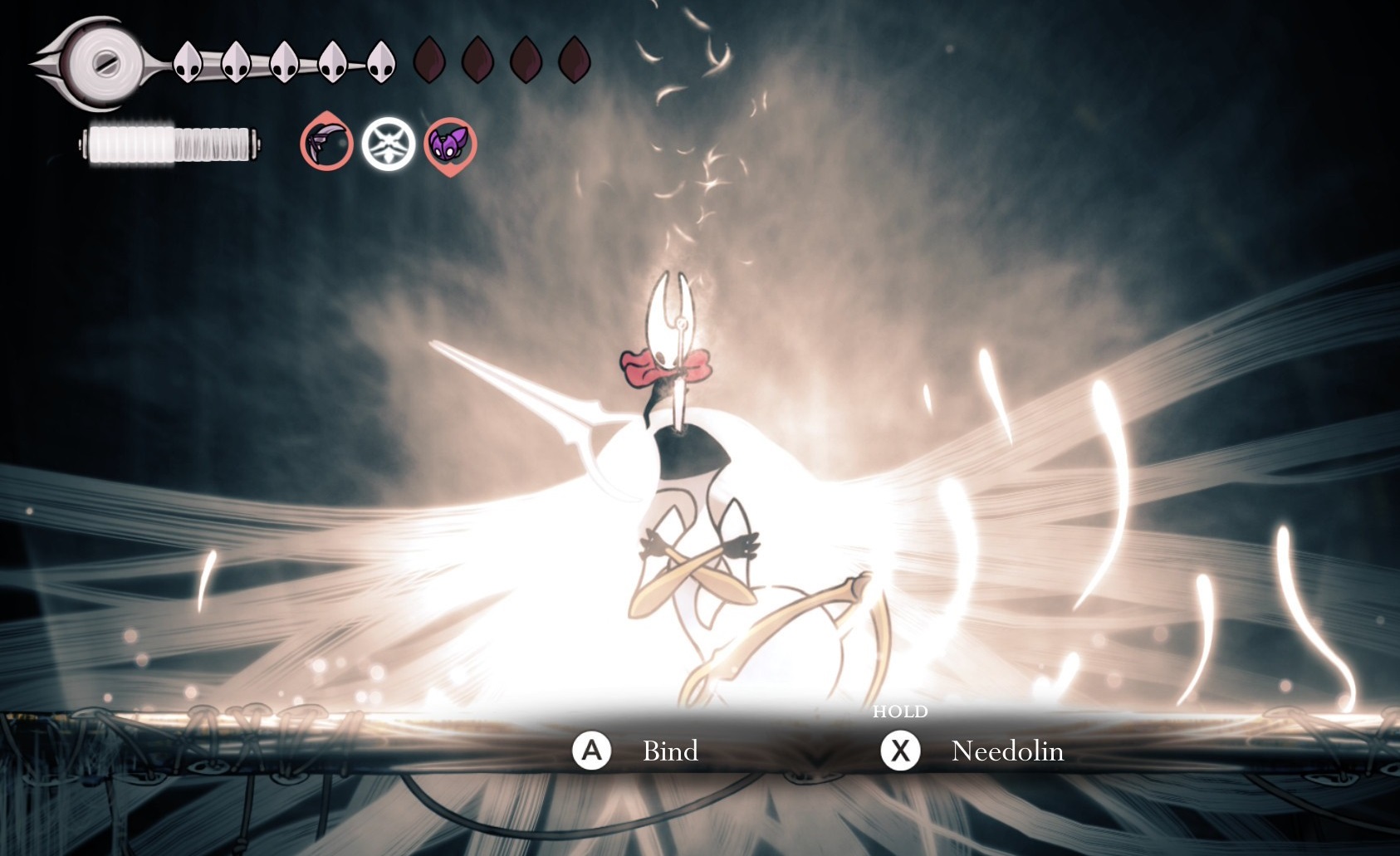The width and height of the screenshot is (1400, 856).
Task: Activate the glowing white silk skill icon
Action: pos(388,144)
